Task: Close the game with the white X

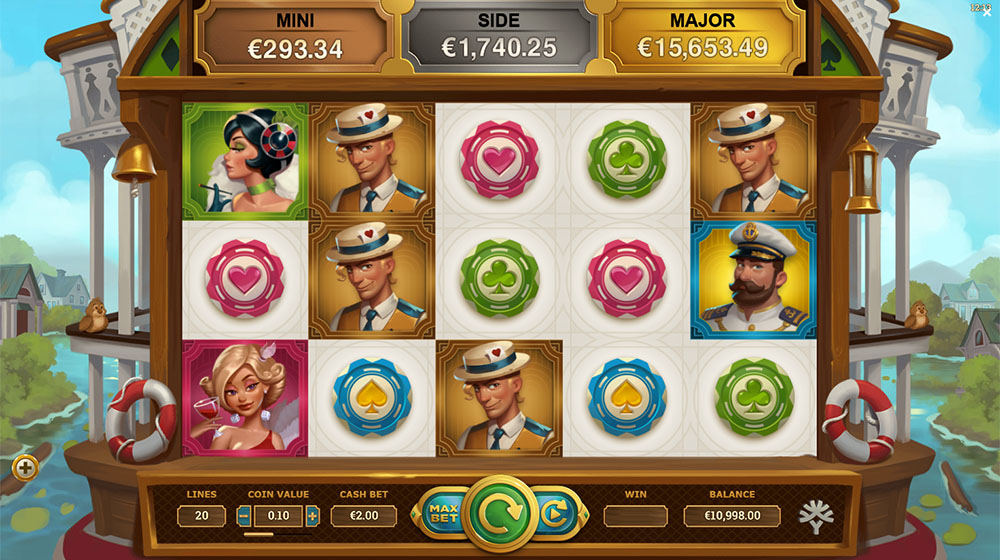Action: [x=987, y=14]
